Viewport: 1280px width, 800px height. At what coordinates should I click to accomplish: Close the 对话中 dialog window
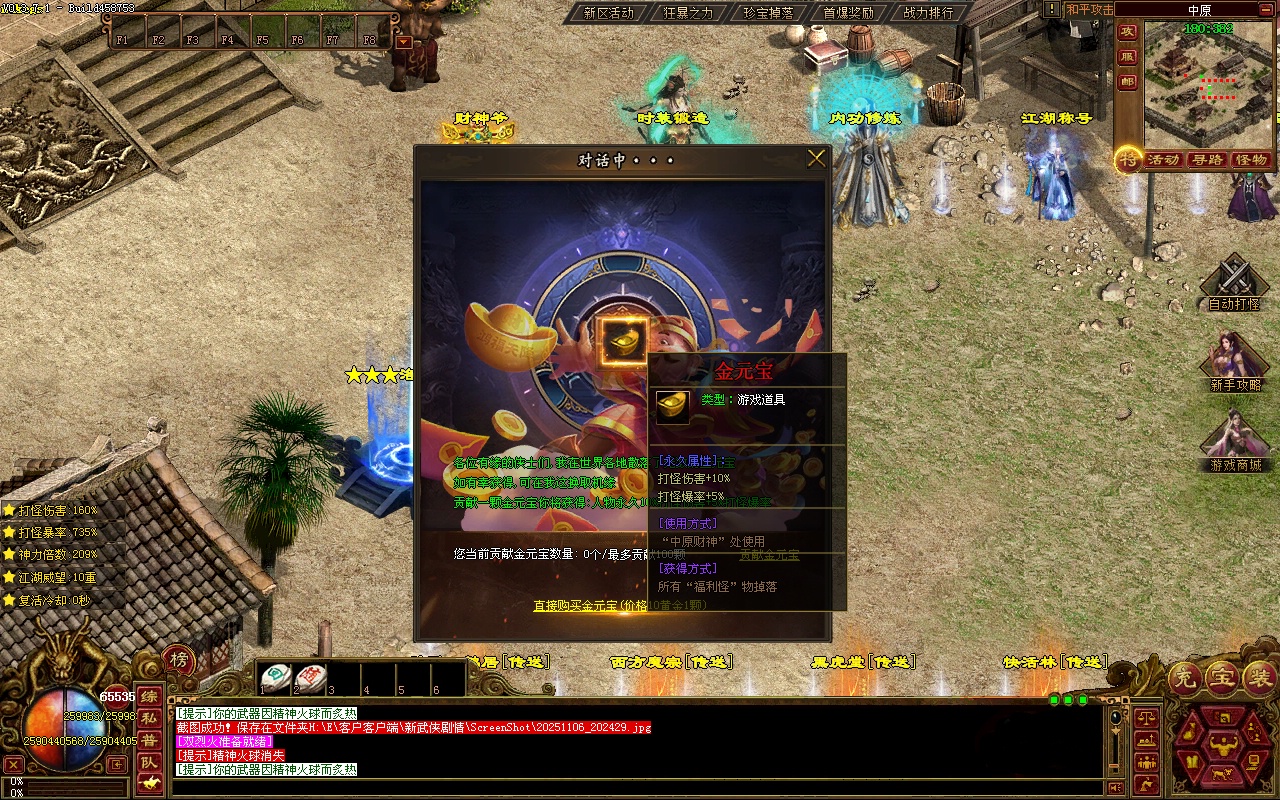816,158
